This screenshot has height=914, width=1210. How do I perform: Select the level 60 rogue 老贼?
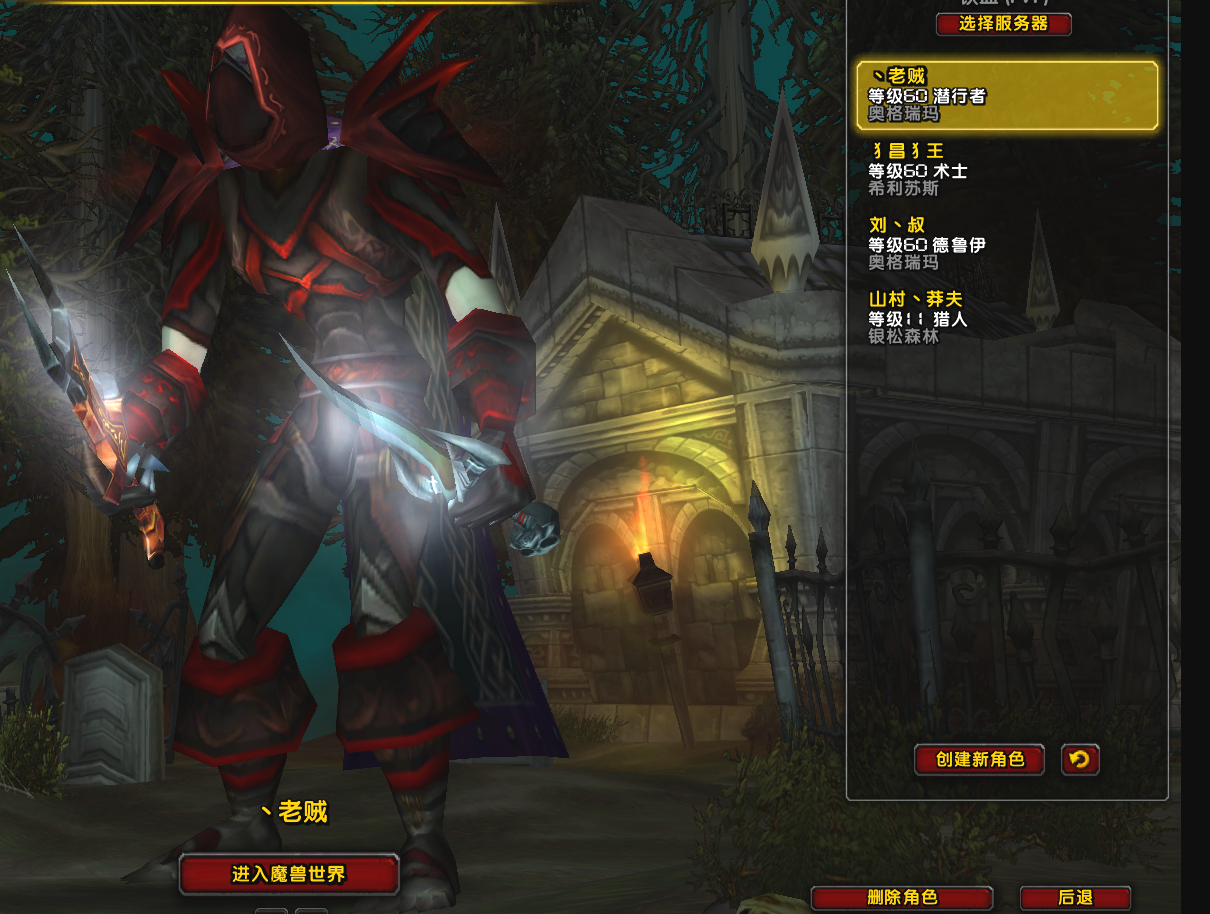(x=1006, y=96)
